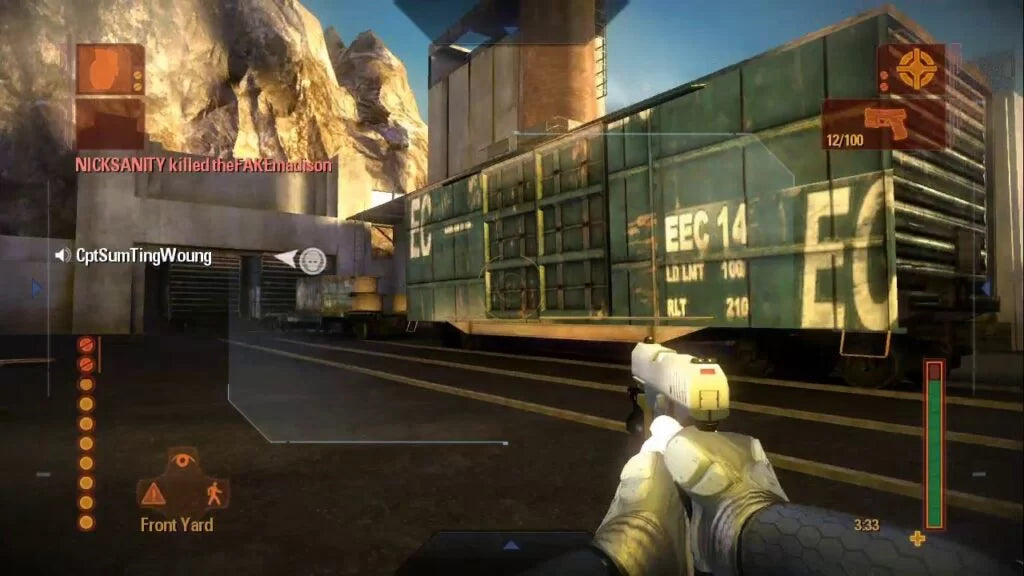
Task: Select the pistol weapon slot
Action: click(x=885, y=123)
